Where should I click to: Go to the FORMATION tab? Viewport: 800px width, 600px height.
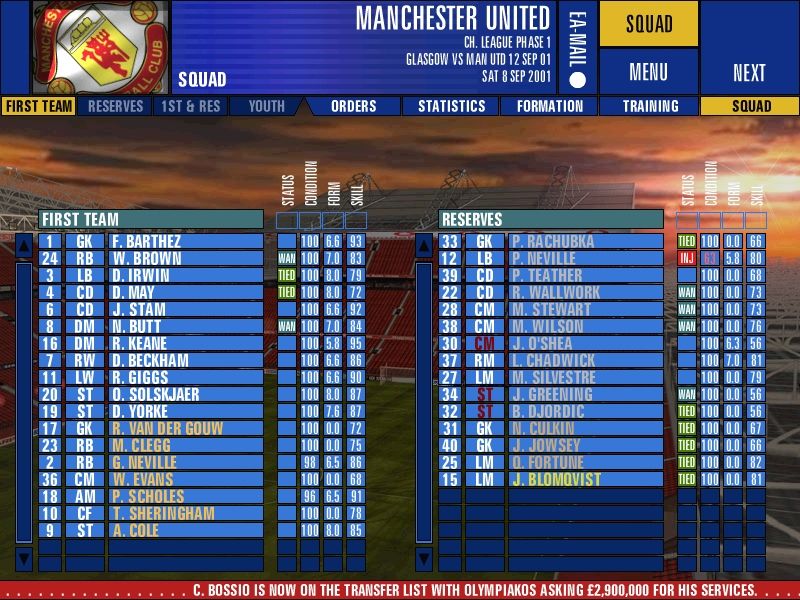pyautogui.click(x=549, y=106)
